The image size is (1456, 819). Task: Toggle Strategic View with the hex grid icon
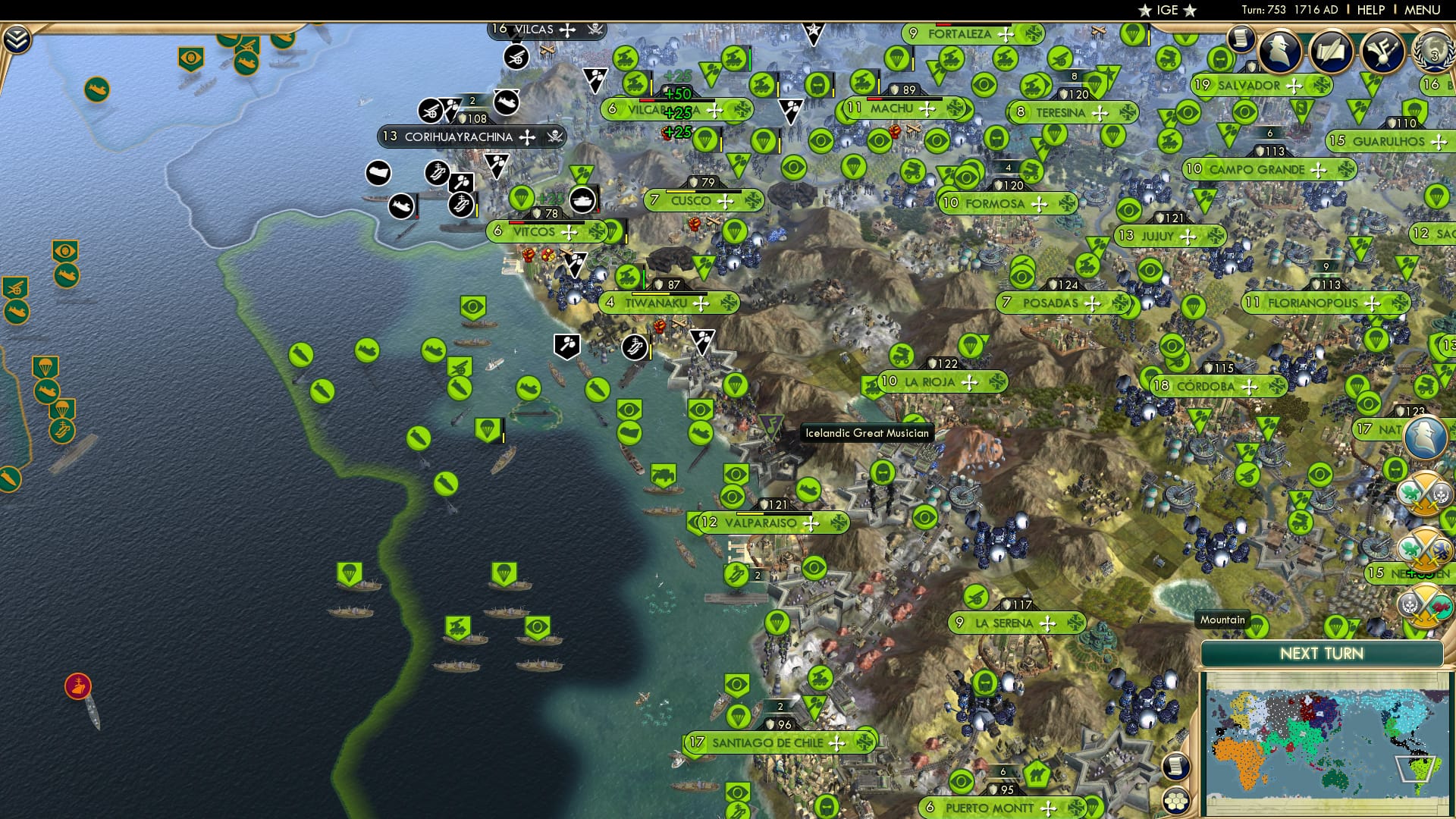(x=1177, y=802)
